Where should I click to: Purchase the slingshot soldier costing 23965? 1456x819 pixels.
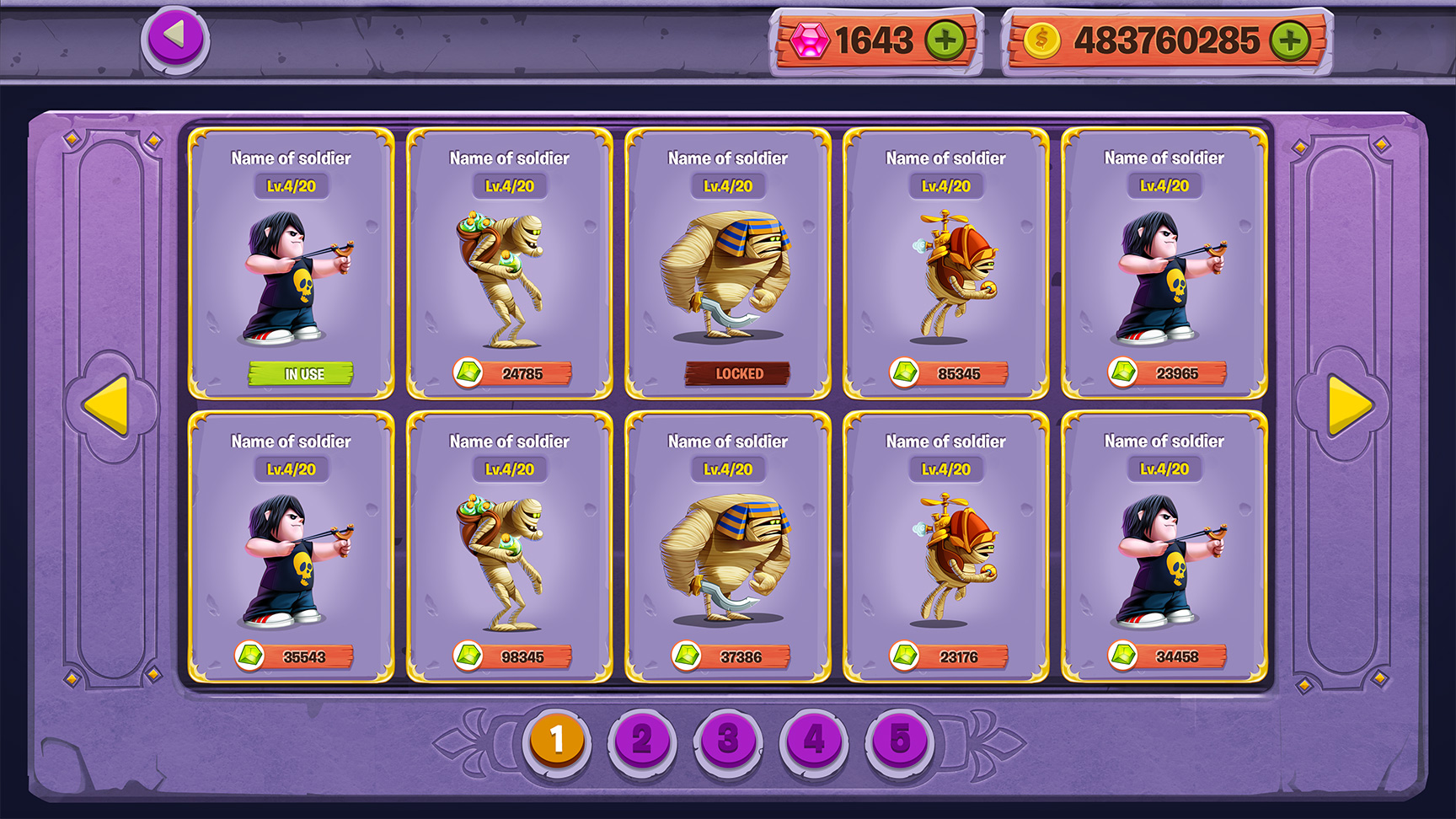(1167, 372)
